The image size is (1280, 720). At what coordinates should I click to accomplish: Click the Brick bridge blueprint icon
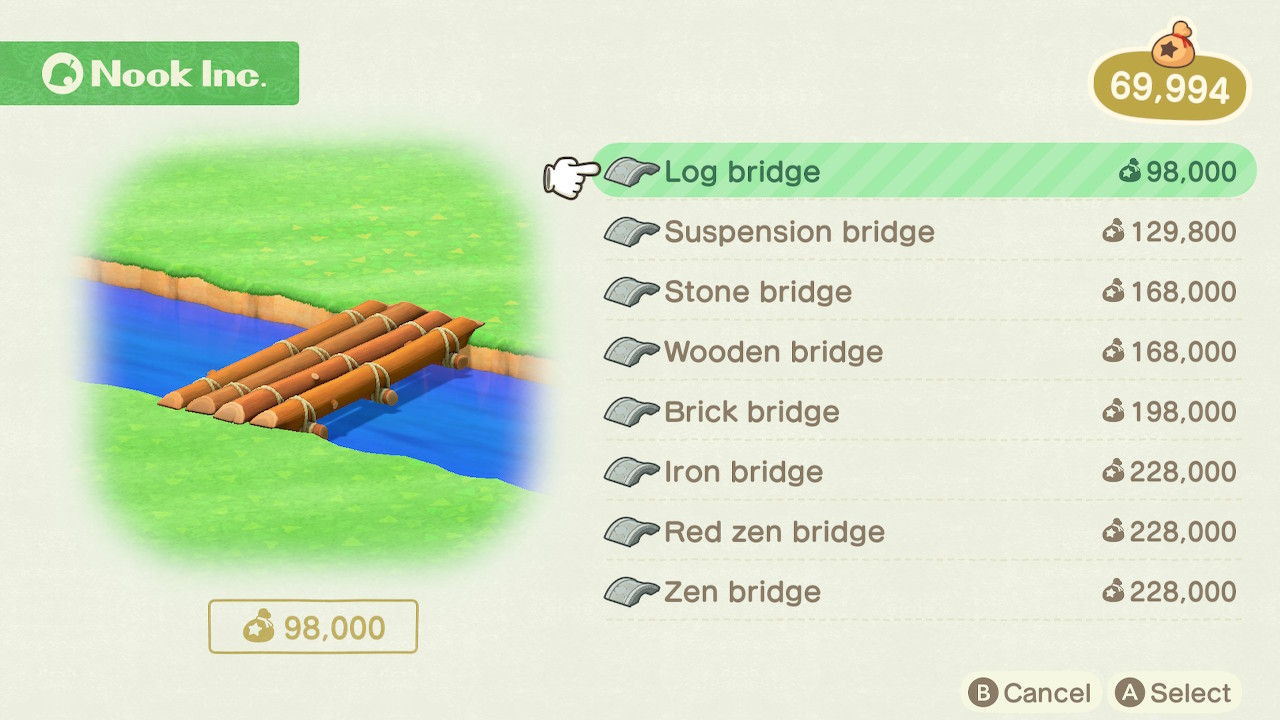click(x=630, y=412)
